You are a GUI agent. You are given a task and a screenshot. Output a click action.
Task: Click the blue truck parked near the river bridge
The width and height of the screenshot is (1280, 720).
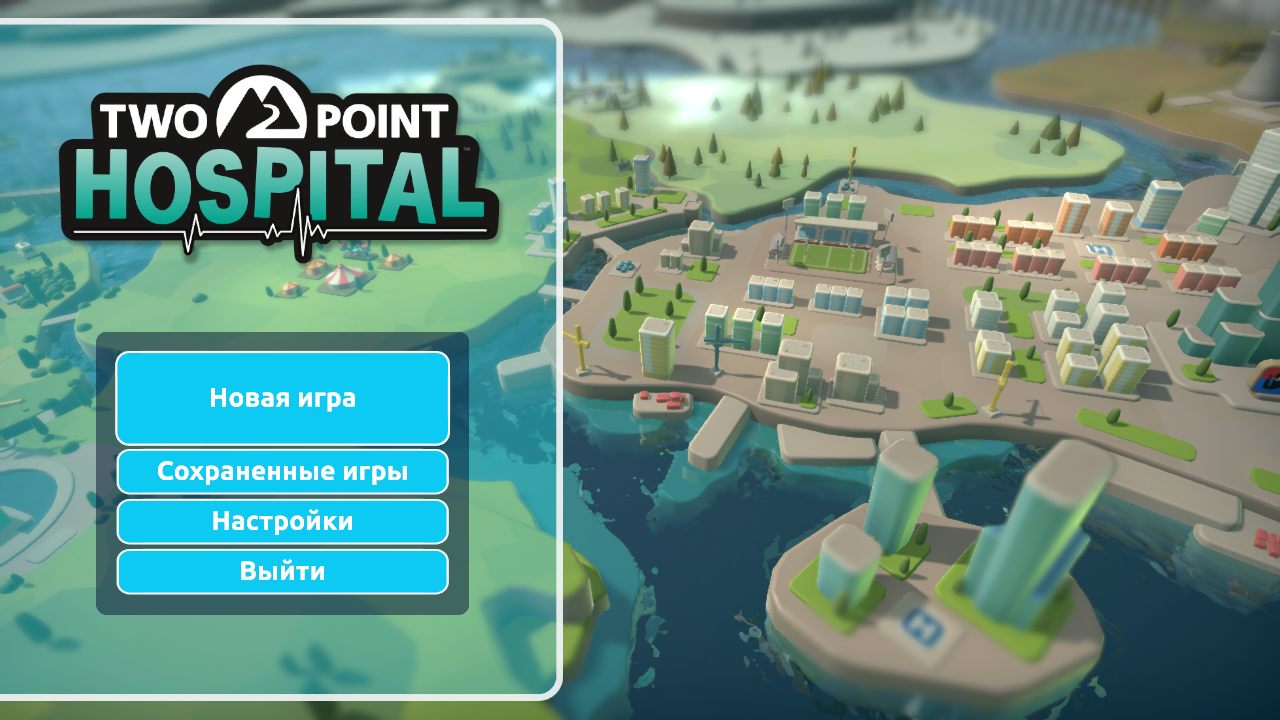tap(625, 265)
